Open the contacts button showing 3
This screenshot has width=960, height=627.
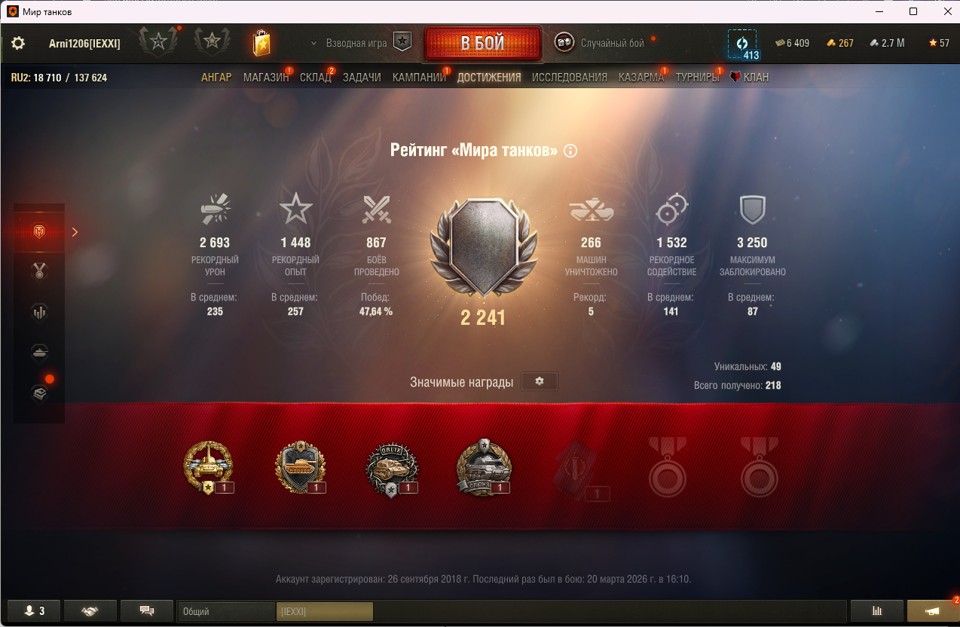[x=34, y=611]
